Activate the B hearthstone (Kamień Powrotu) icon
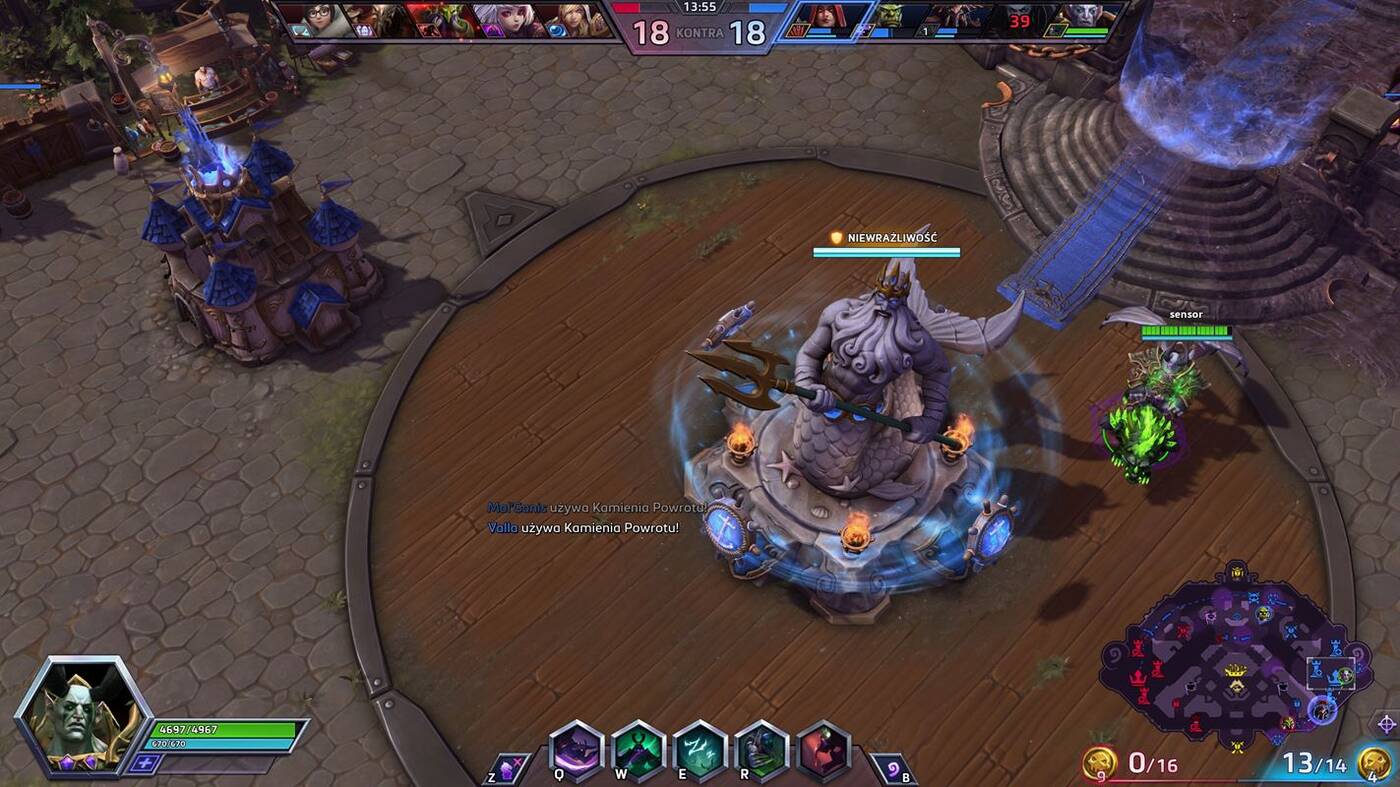This screenshot has width=1400, height=787. tap(887, 766)
